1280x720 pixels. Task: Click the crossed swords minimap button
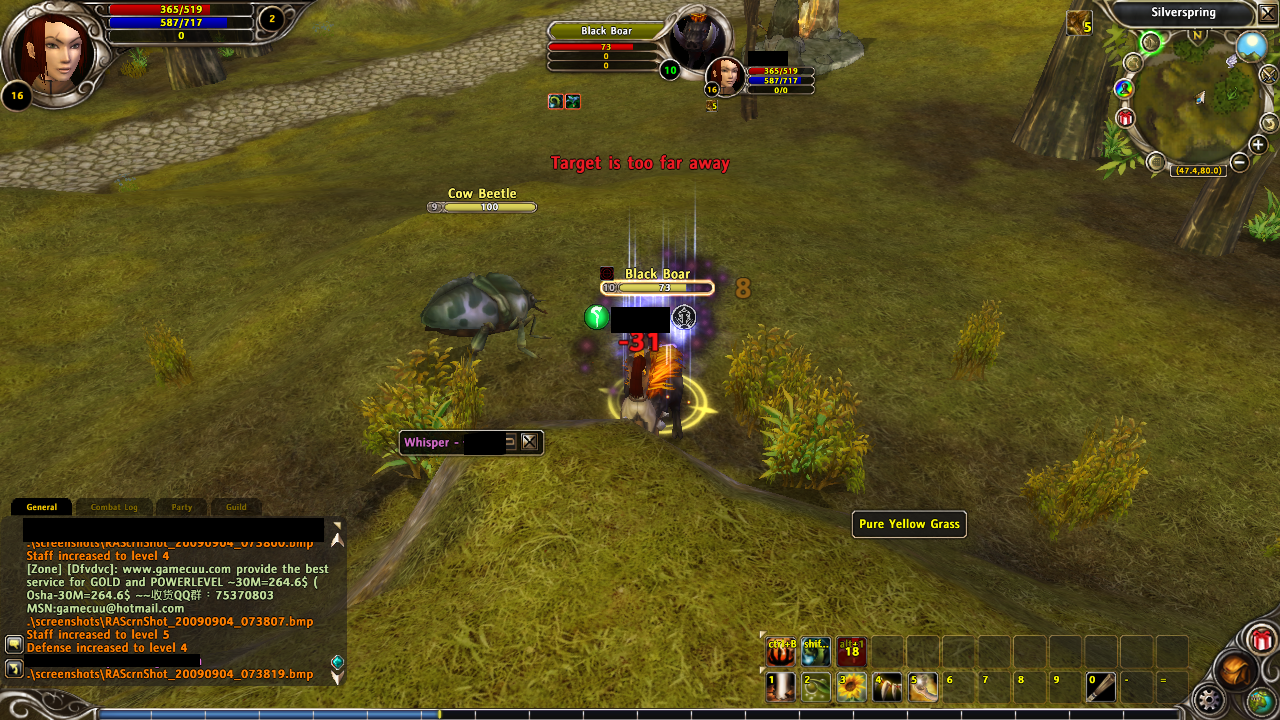tap(1269, 75)
